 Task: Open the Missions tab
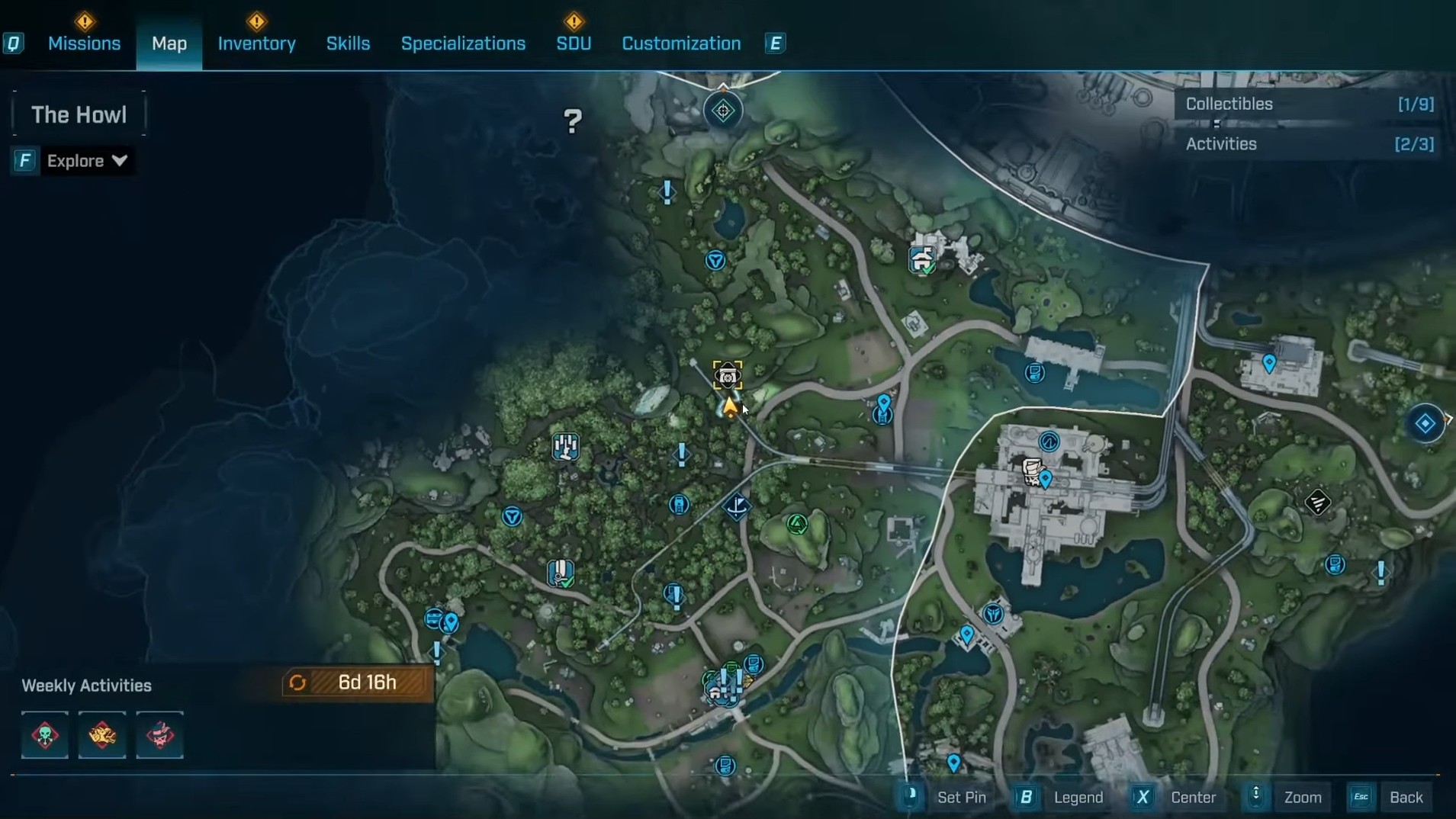tap(84, 43)
